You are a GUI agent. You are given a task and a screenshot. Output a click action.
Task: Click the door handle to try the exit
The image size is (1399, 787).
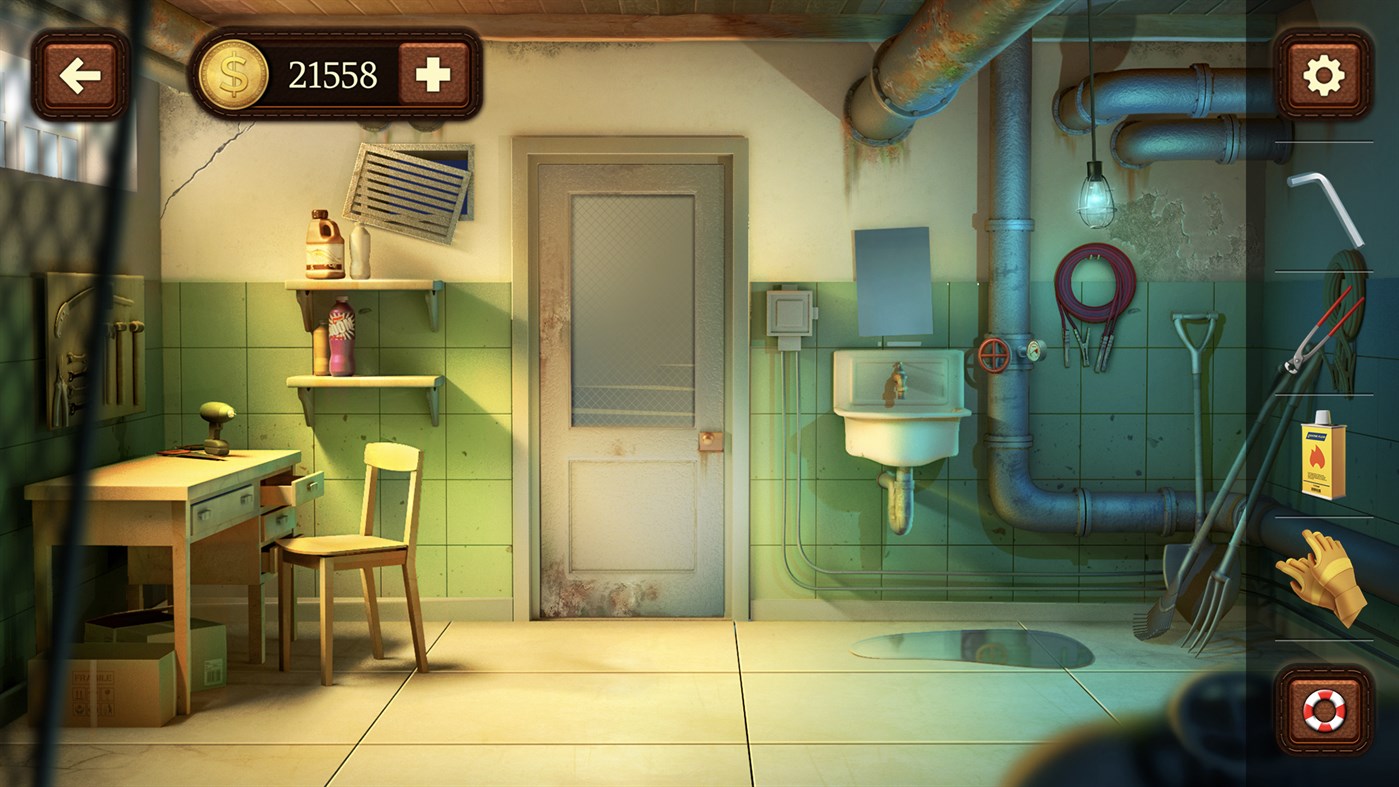click(712, 440)
